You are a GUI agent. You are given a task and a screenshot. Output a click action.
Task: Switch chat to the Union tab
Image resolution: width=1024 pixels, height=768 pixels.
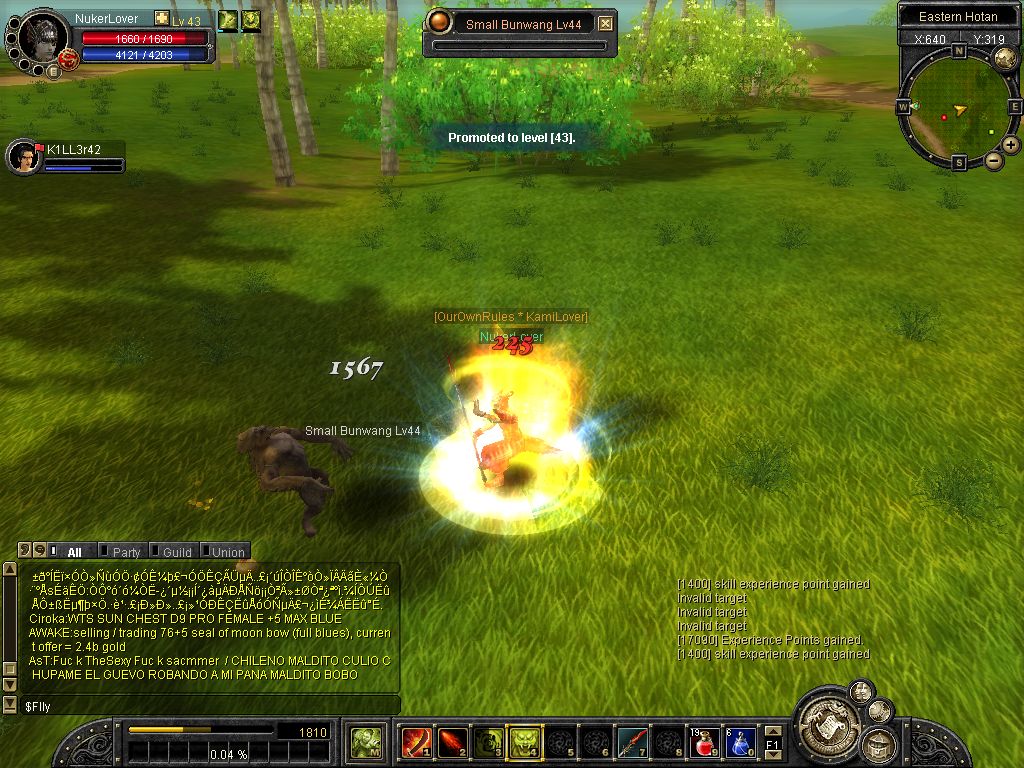[227, 551]
